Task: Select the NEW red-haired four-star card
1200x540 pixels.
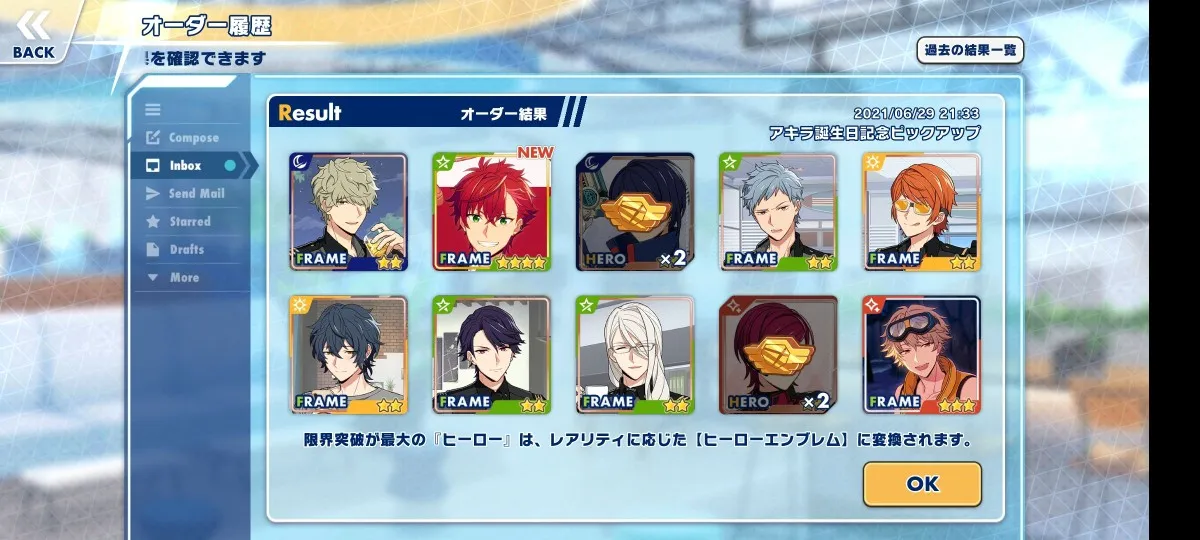Action: click(x=492, y=212)
